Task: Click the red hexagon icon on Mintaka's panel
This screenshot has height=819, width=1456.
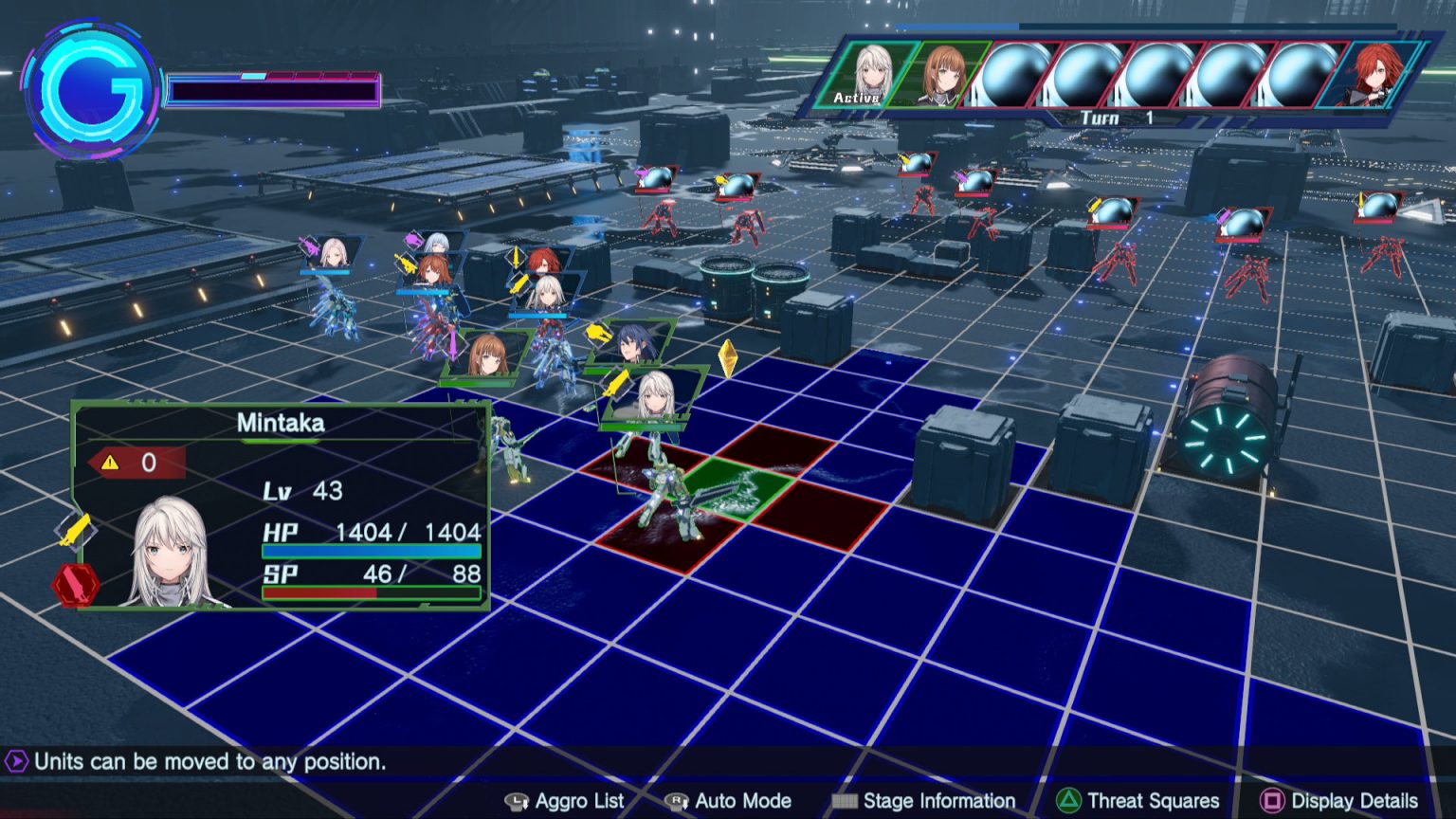Action: click(x=76, y=585)
